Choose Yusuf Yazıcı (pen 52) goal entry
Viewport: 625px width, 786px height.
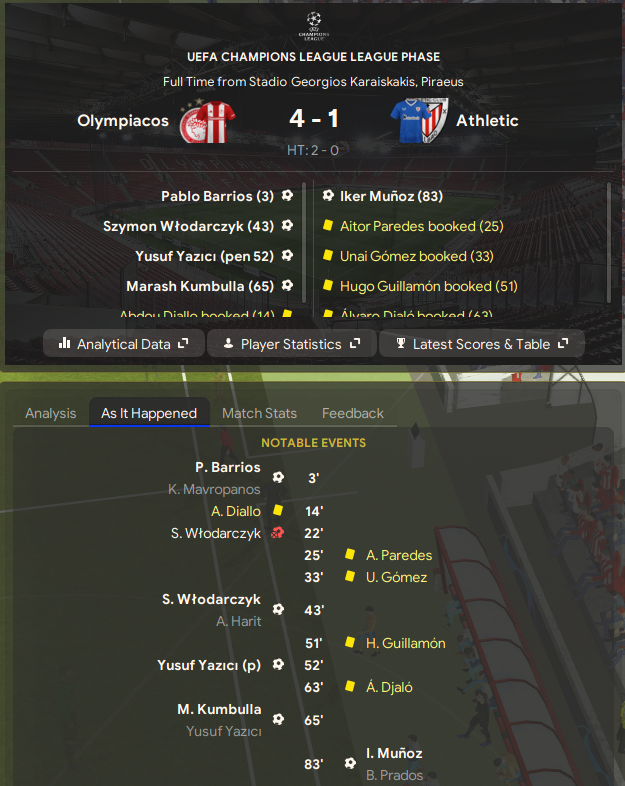(x=204, y=256)
